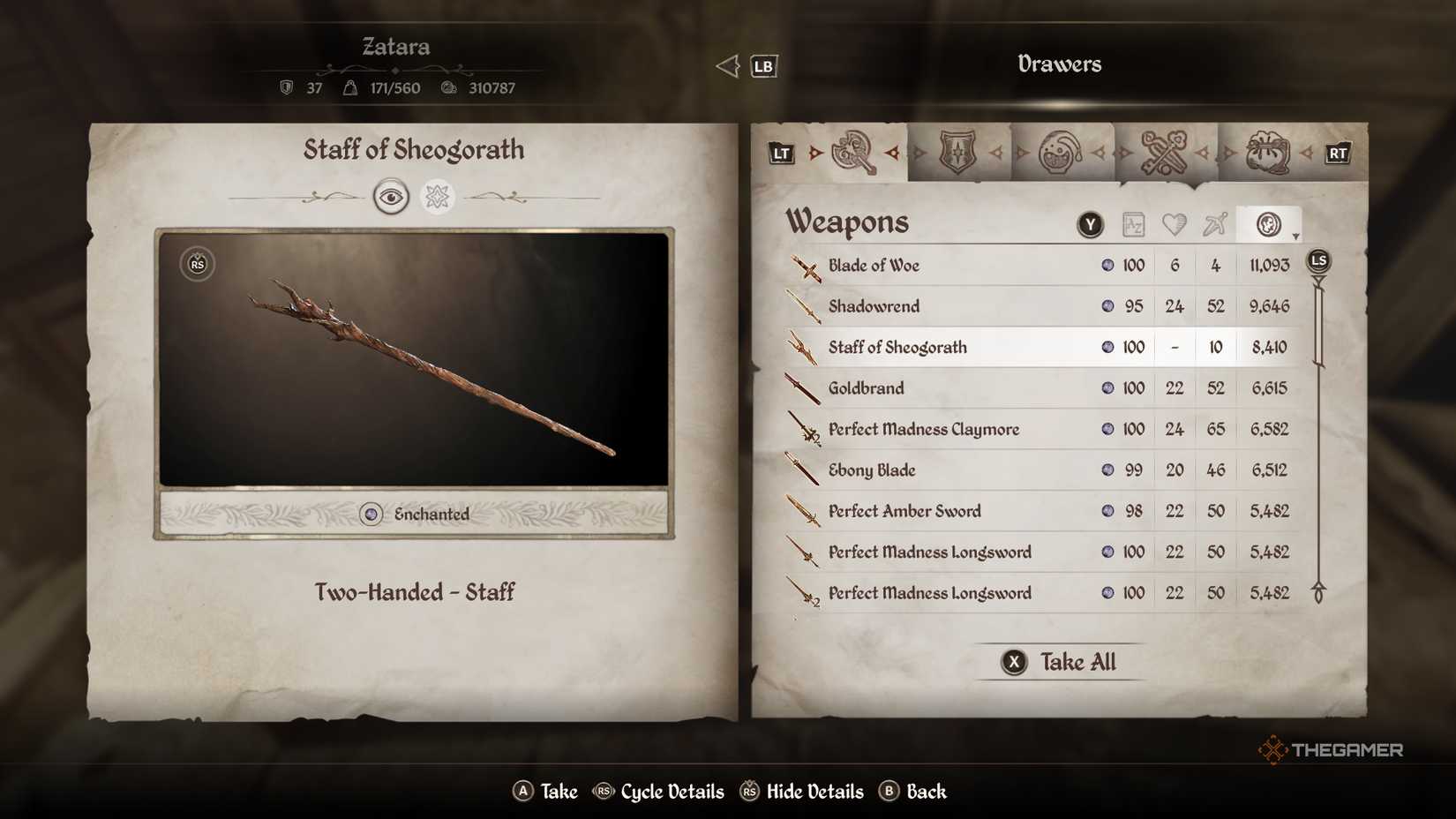Click the eye preview icon above the staff
Screen dimensions: 1456x819
pos(392,196)
